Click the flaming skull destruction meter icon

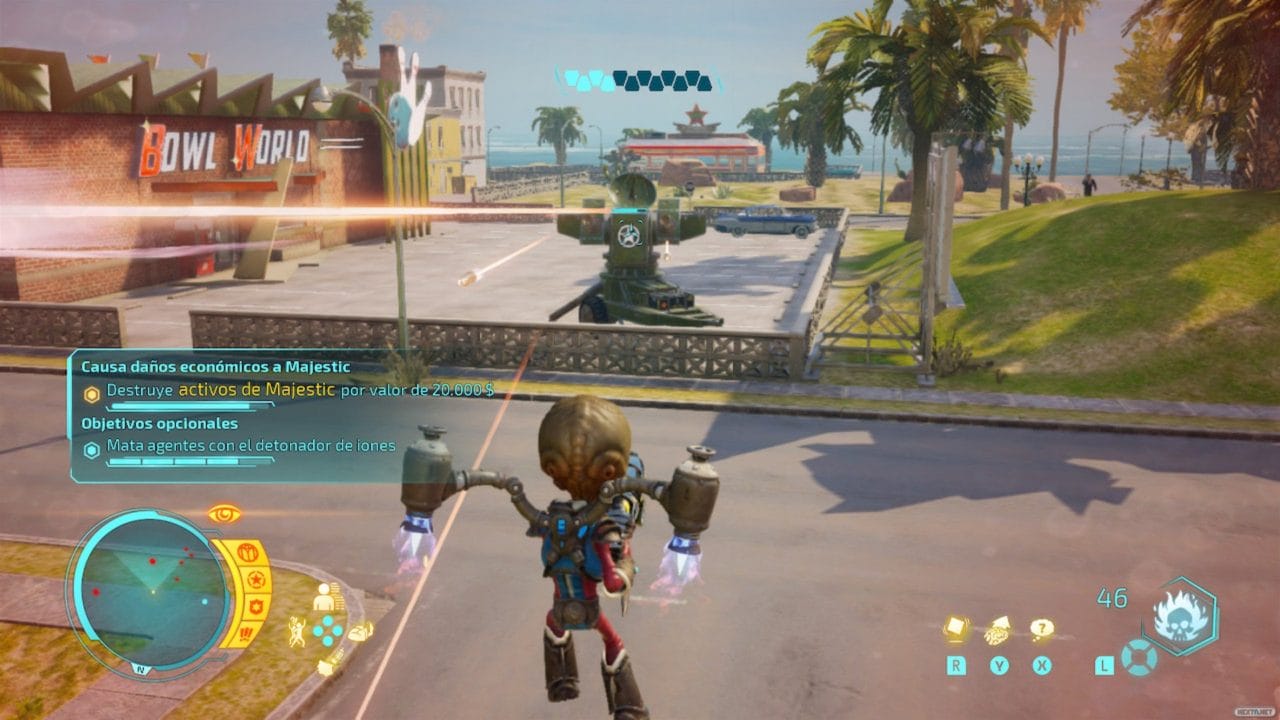1181,615
